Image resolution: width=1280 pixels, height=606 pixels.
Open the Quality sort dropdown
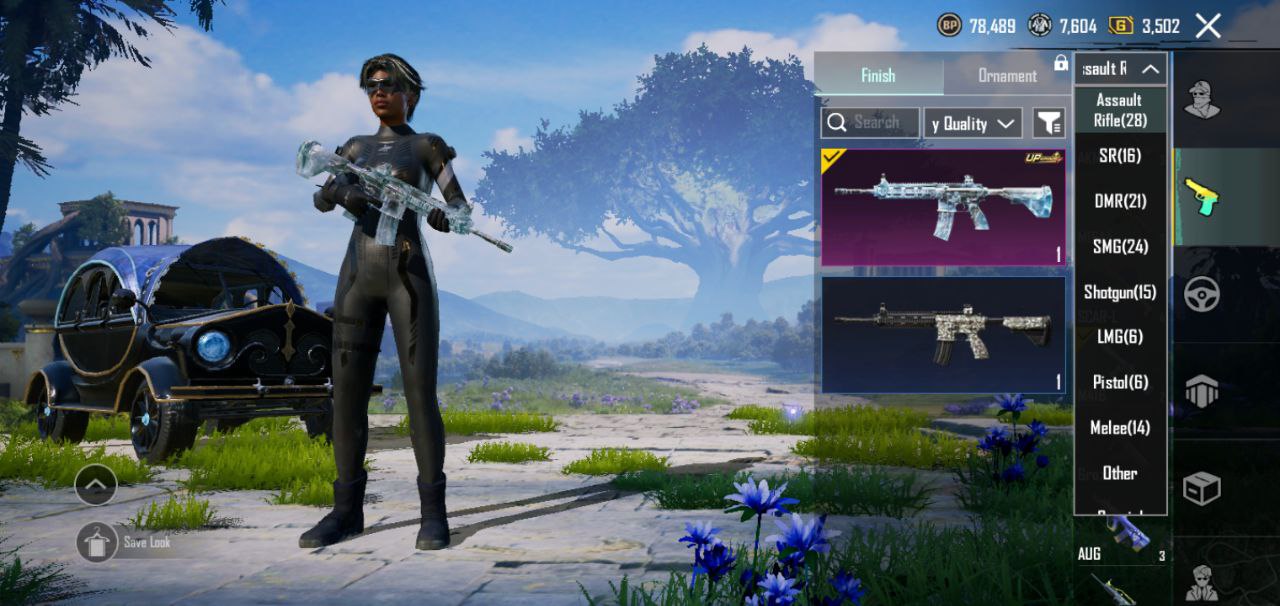coord(972,124)
